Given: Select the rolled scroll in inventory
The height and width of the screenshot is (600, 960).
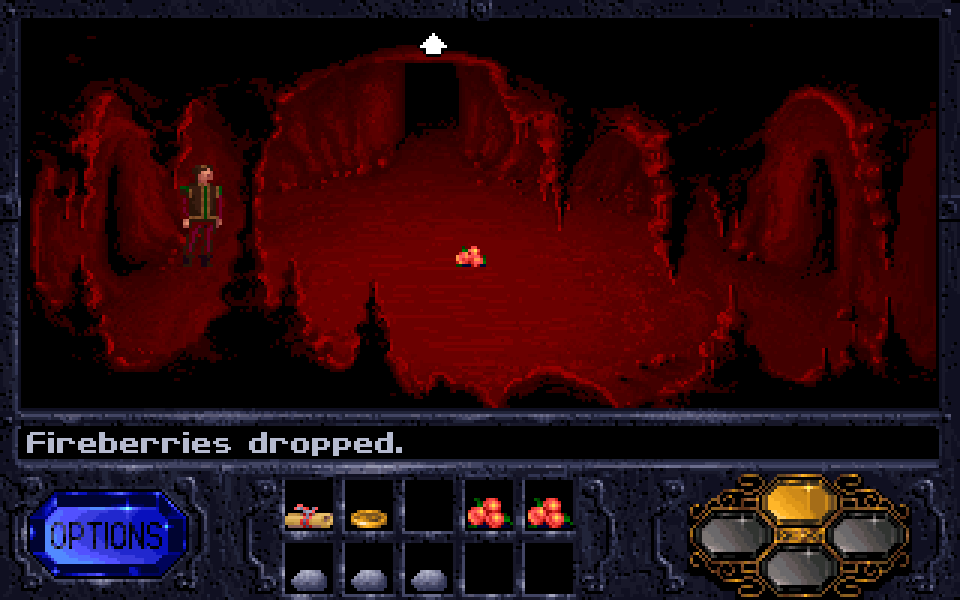Looking at the screenshot, I should [x=308, y=516].
